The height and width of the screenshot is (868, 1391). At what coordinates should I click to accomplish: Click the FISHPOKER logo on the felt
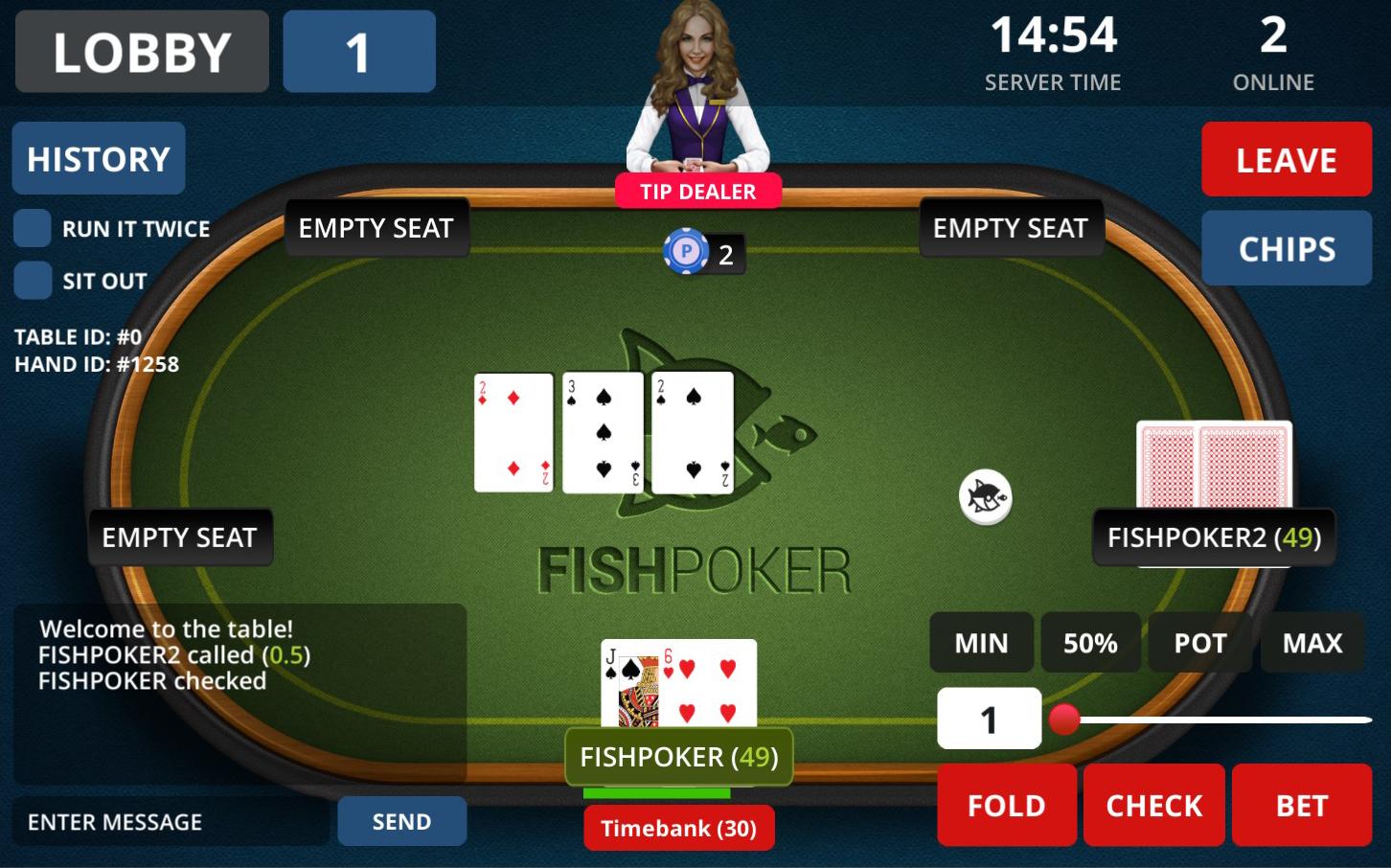click(700, 567)
